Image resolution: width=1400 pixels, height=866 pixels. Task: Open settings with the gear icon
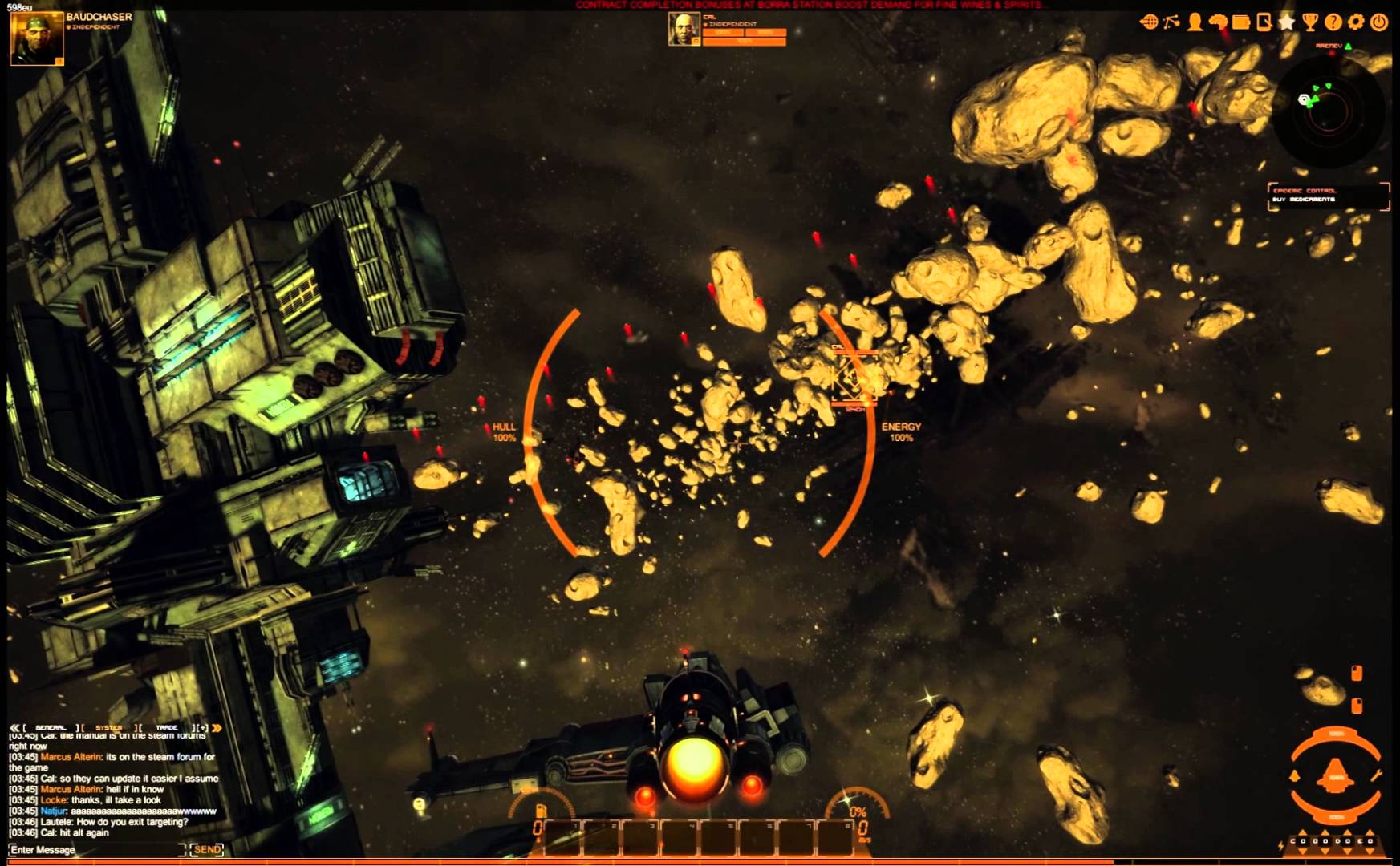tap(1356, 22)
